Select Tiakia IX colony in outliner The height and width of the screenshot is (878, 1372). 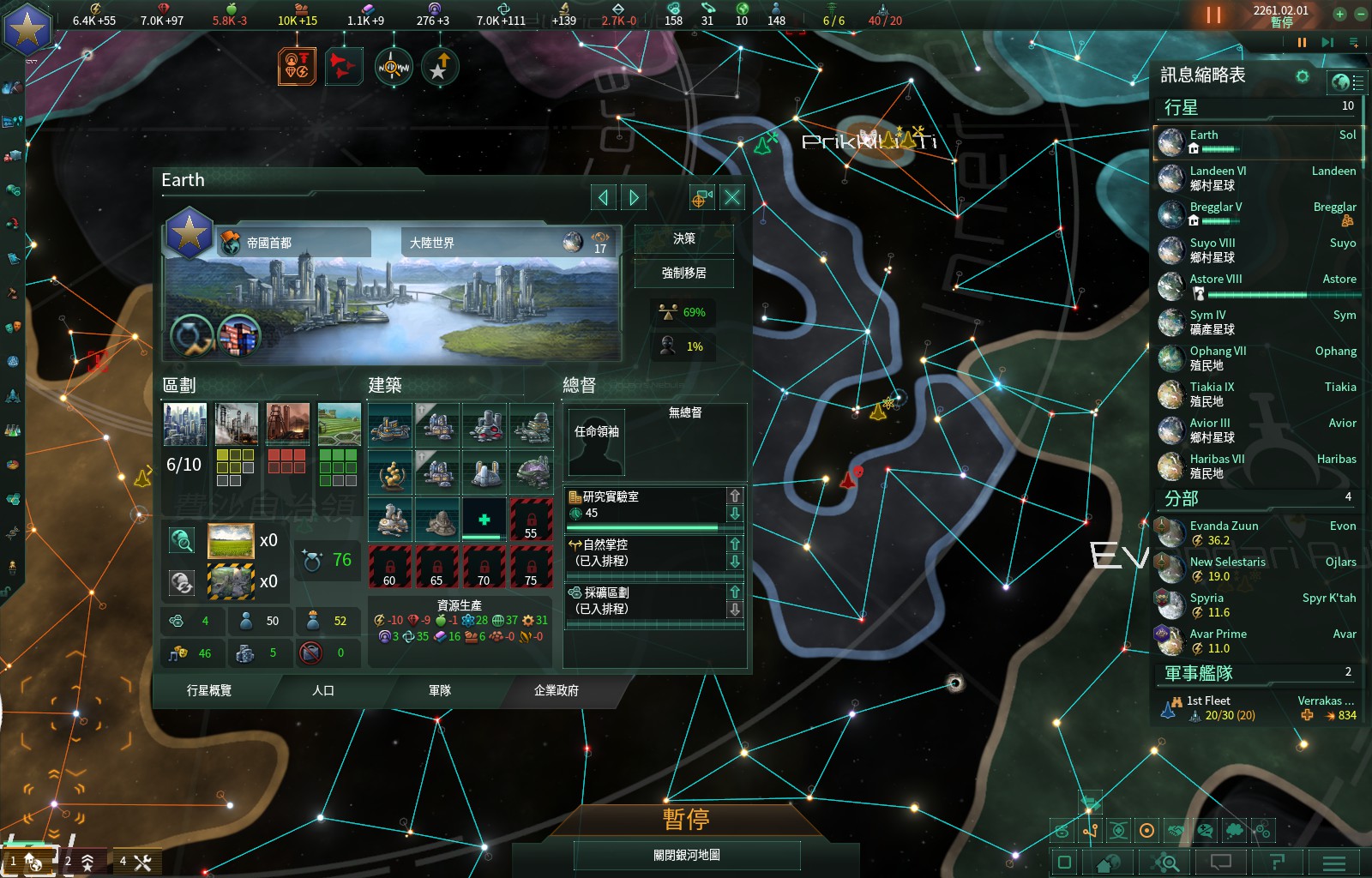(x=1256, y=394)
